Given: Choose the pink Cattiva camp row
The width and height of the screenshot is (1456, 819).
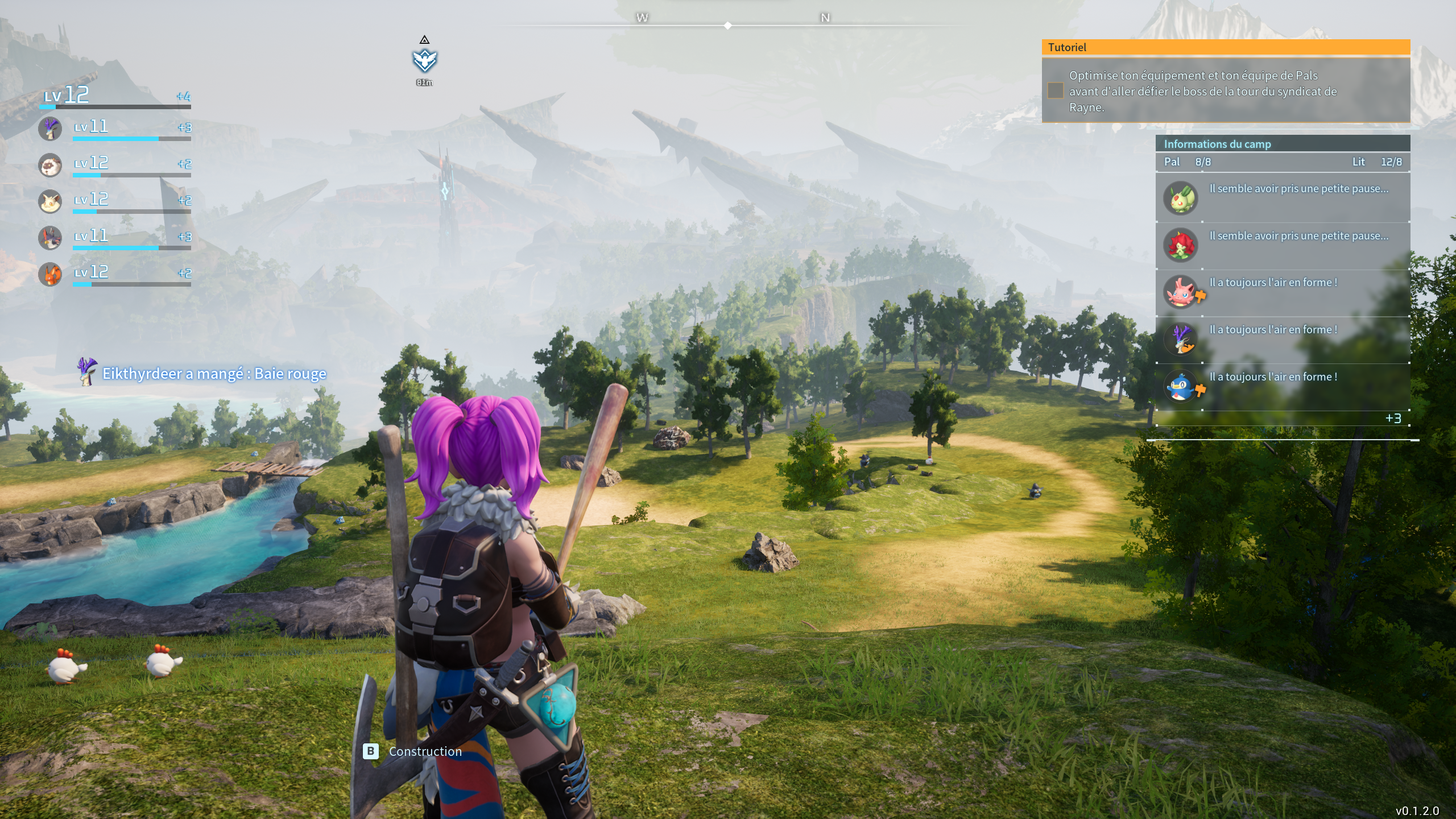Looking at the screenshot, I should pos(1282,292).
